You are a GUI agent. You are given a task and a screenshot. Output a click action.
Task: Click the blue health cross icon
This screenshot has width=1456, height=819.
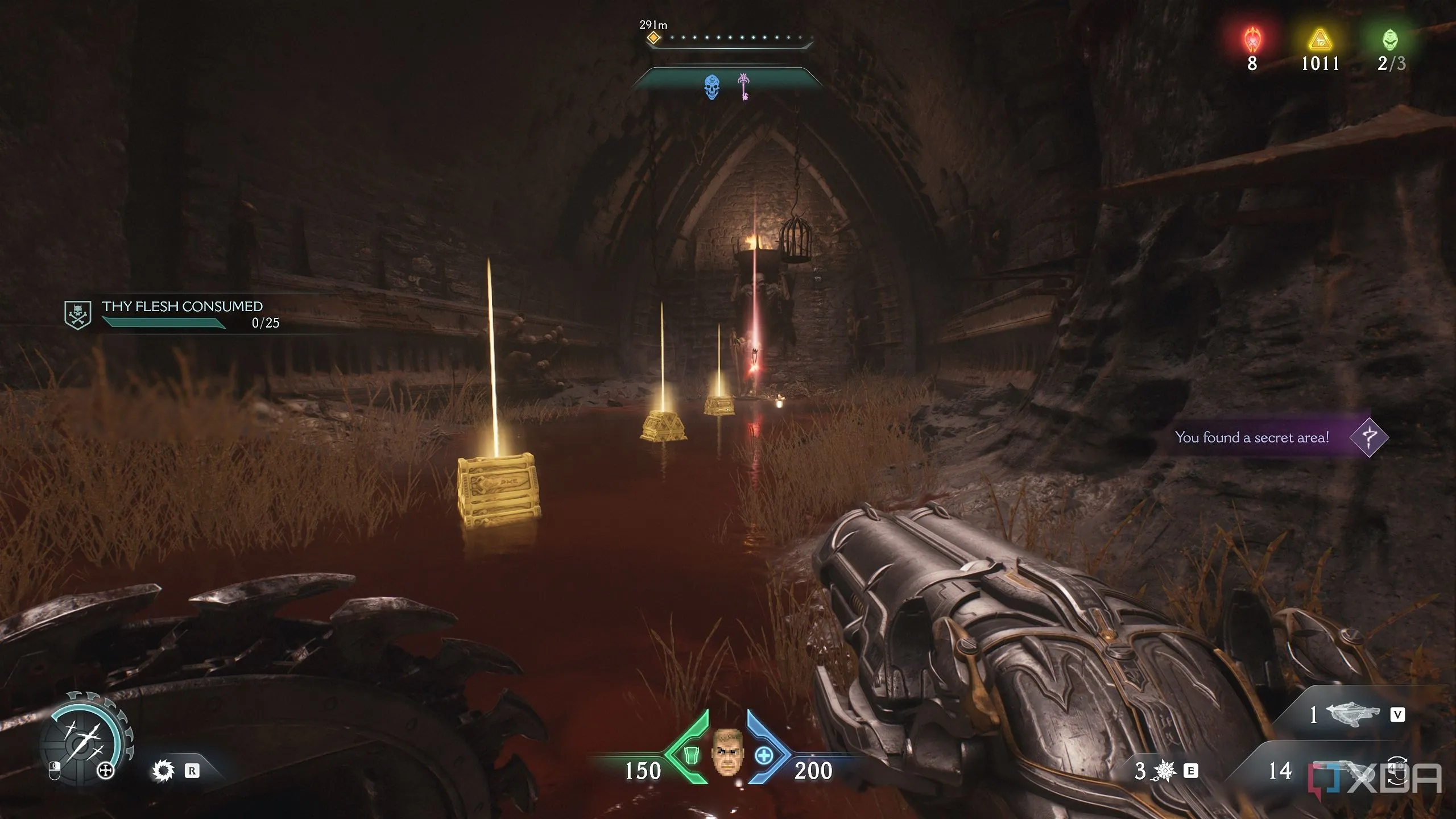(764, 756)
